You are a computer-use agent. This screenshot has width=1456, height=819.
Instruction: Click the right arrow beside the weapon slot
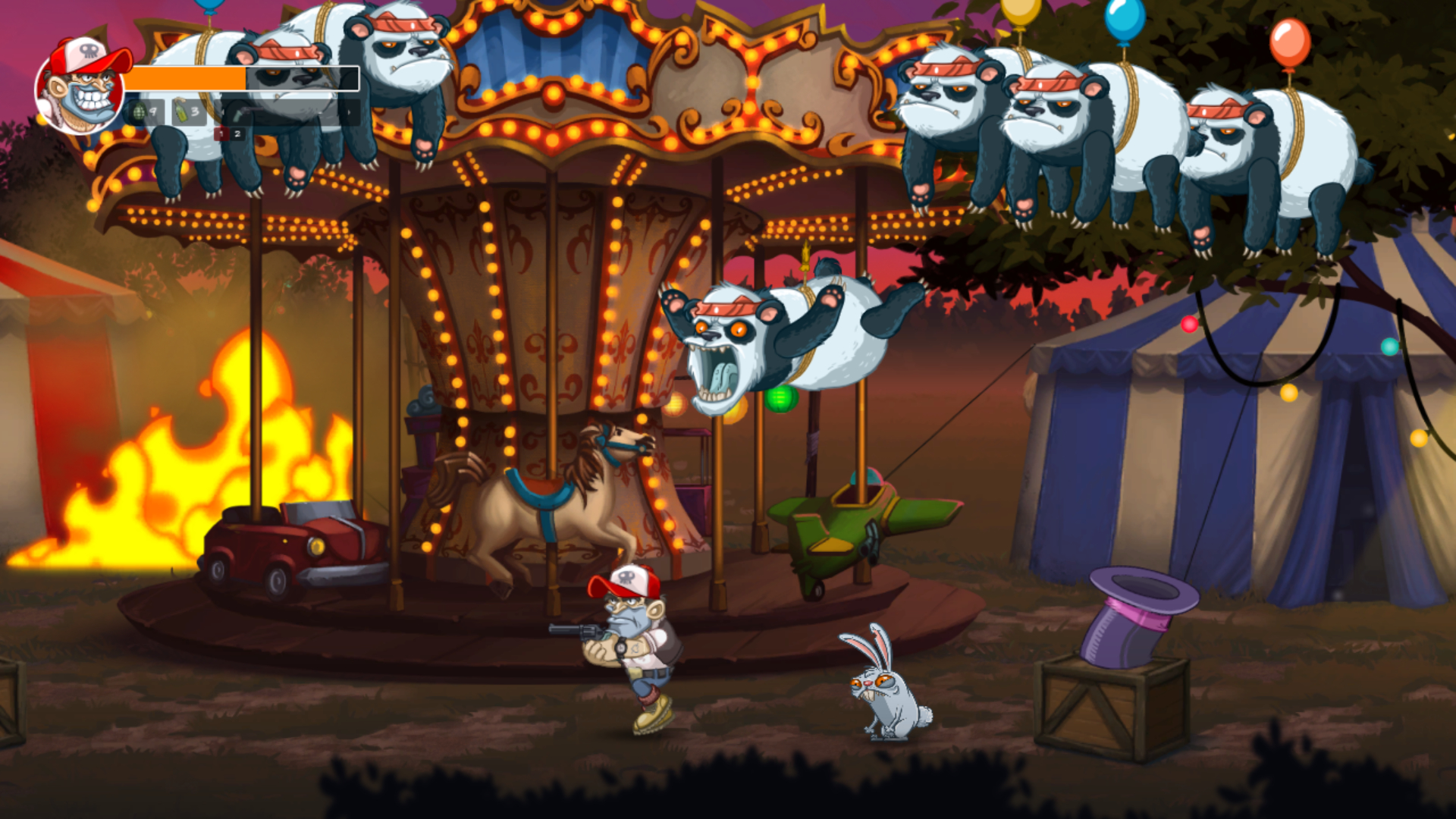click(x=349, y=112)
